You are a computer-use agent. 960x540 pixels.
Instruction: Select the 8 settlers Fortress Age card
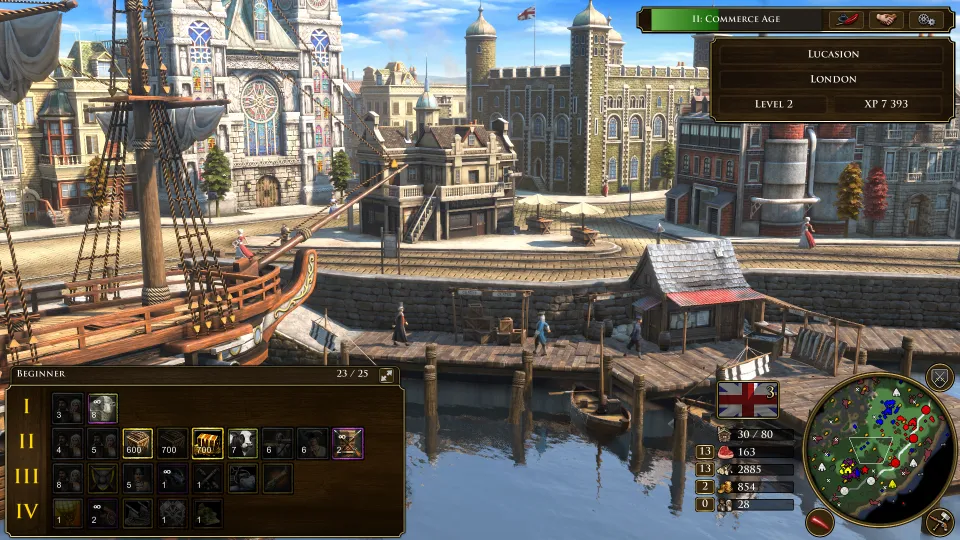tap(67, 477)
